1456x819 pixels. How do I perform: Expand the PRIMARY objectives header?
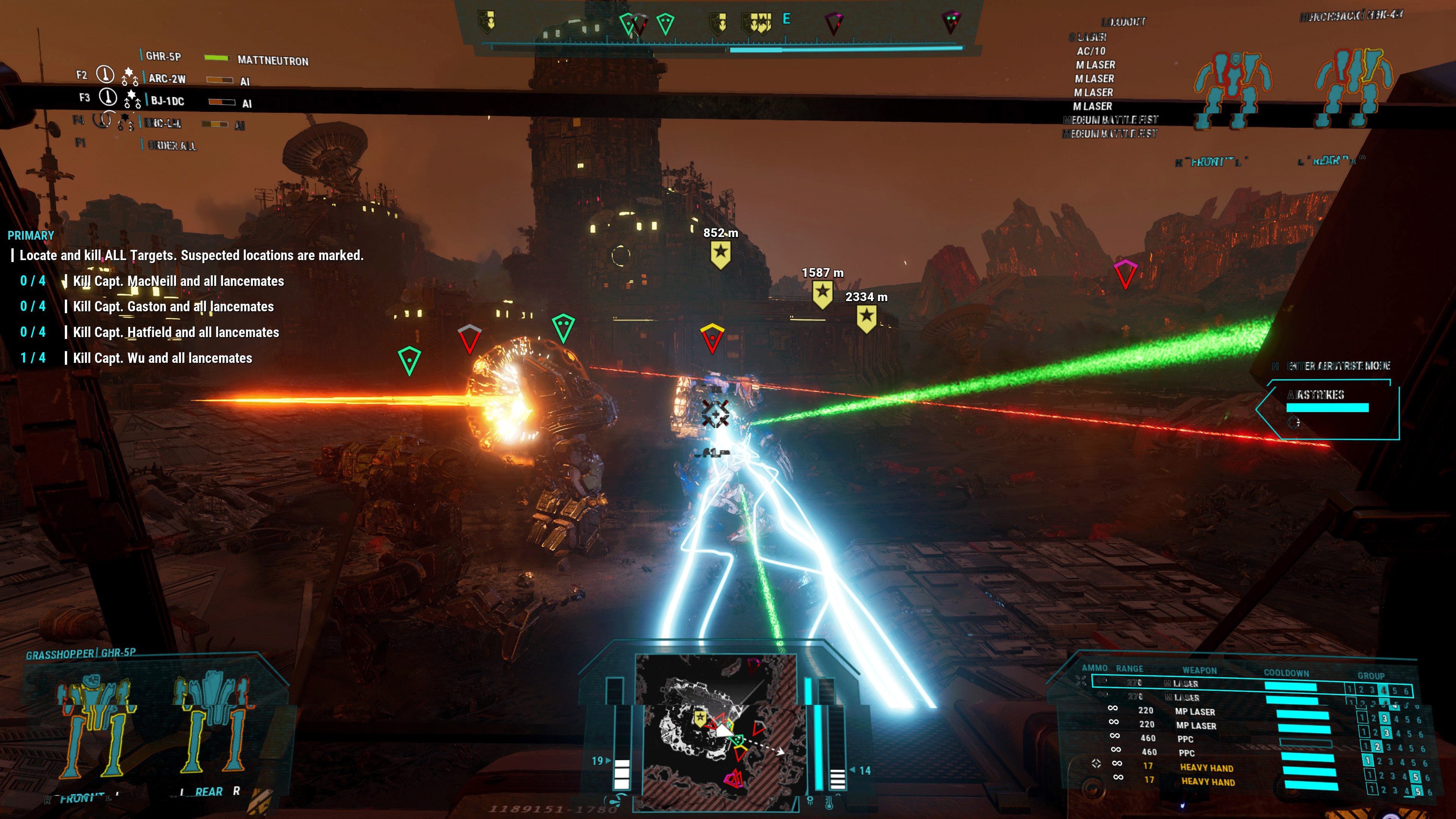(x=31, y=235)
